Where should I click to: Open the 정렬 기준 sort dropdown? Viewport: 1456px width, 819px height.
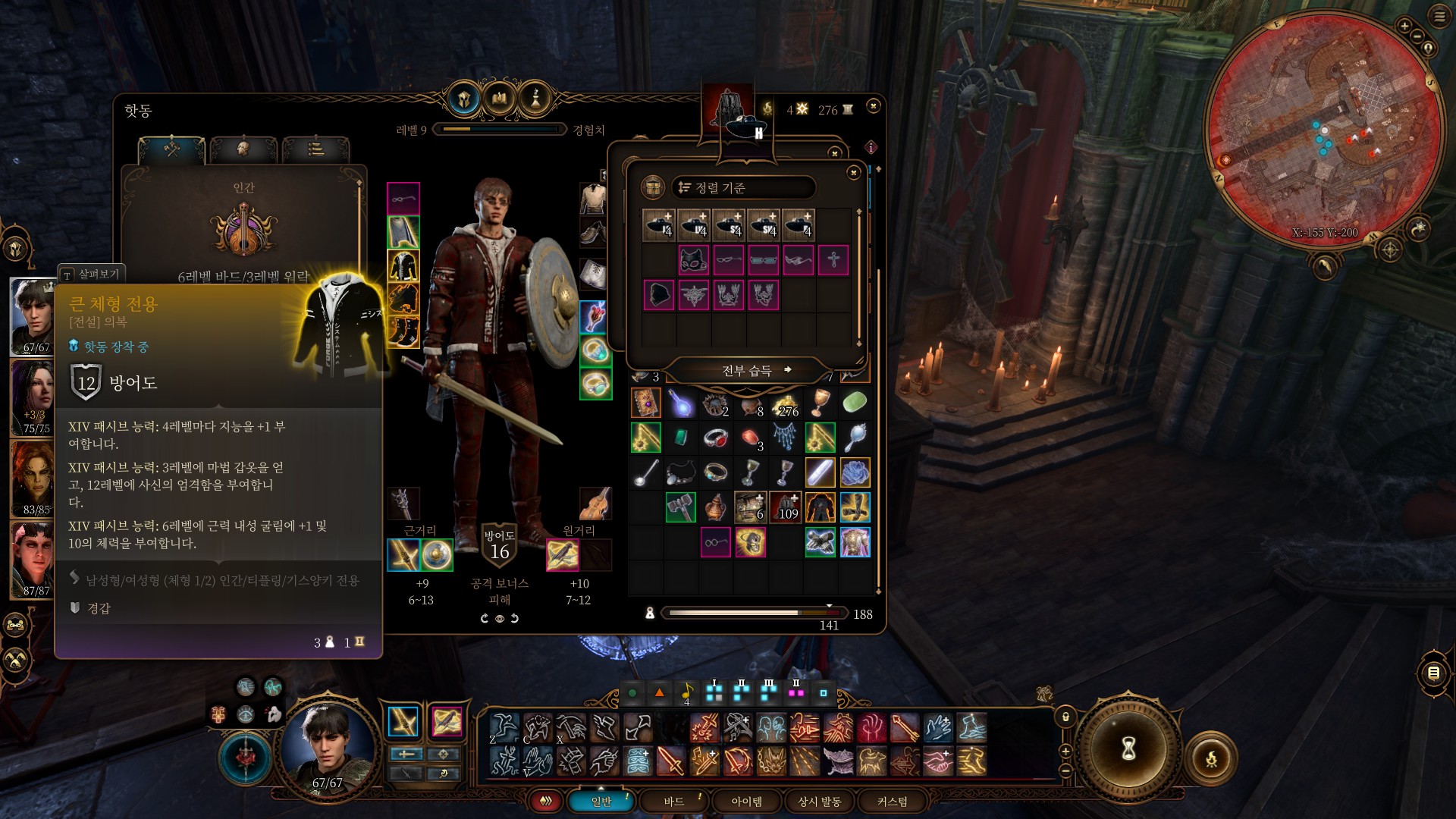coord(742,187)
